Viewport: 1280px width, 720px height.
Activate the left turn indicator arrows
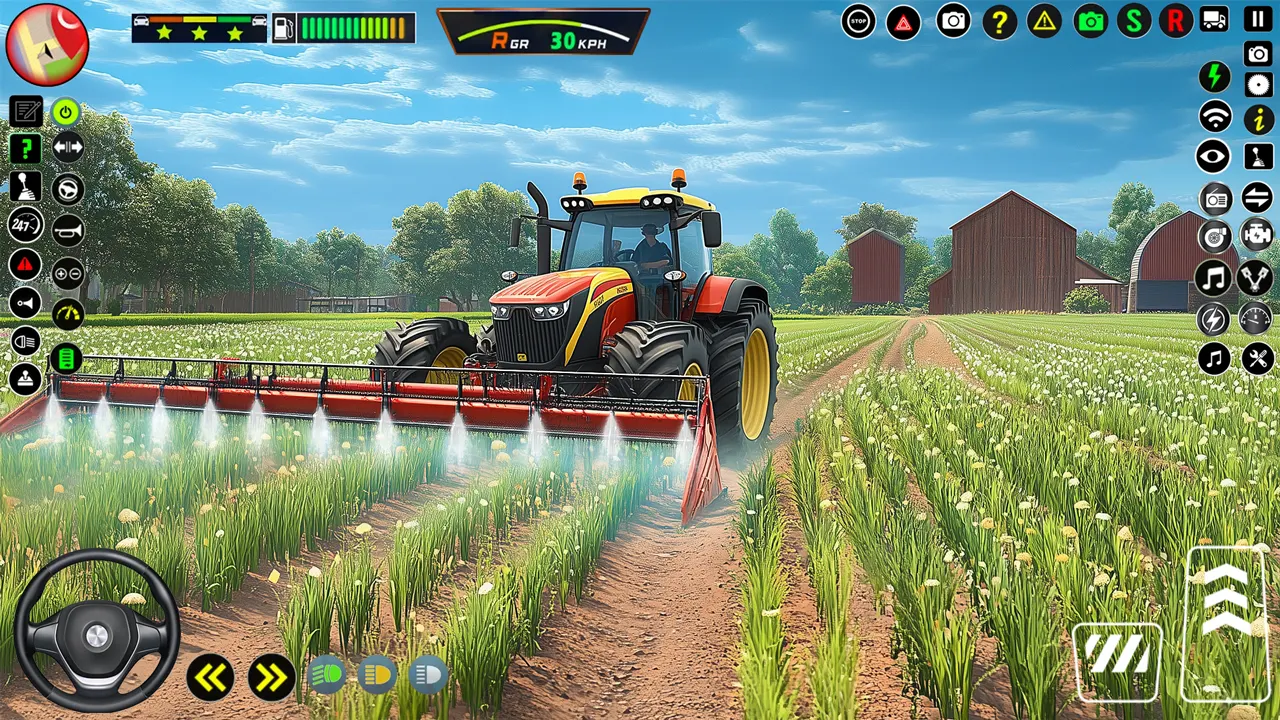210,677
